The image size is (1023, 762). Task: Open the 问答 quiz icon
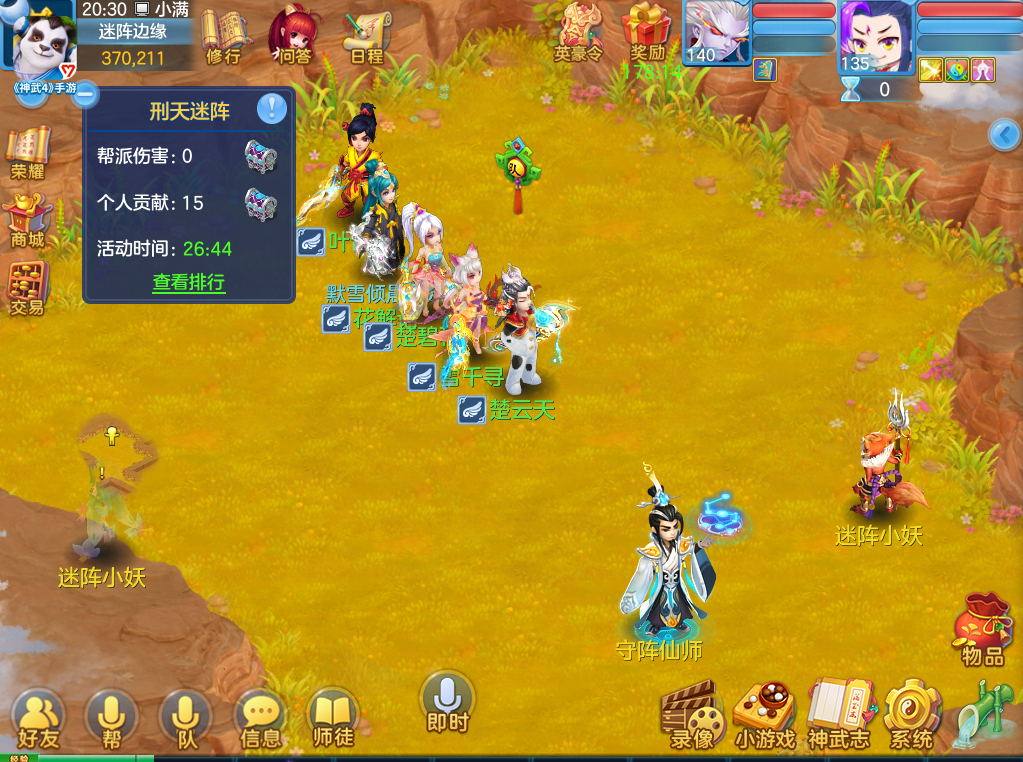pyautogui.click(x=293, y=36)
